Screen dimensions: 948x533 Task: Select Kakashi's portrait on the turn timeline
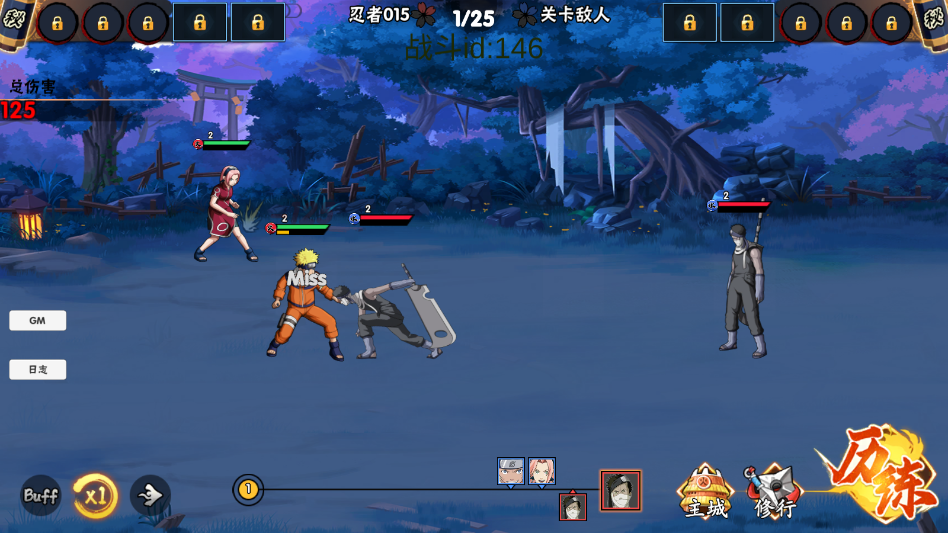pyautogui.click(x=511, y=471)
